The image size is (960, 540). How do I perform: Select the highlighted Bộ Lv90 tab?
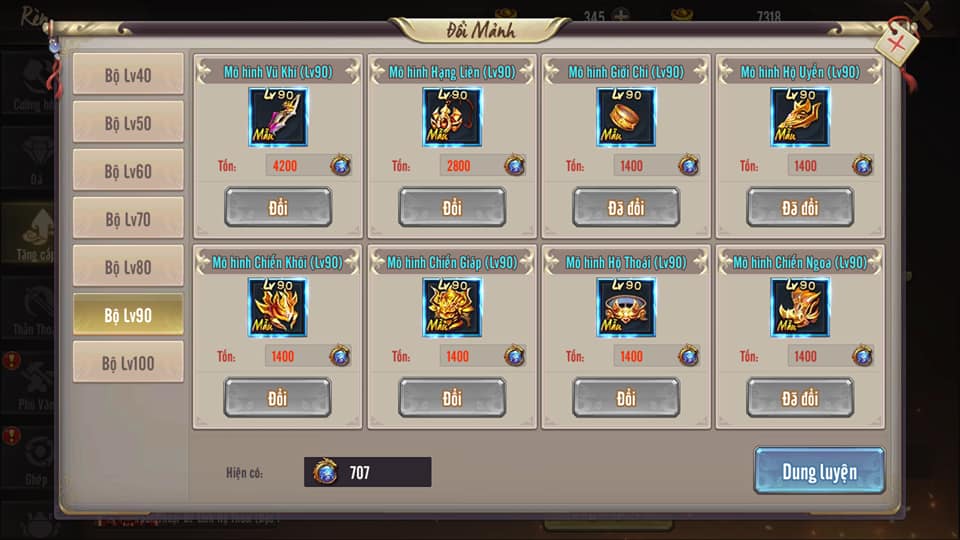(128, 315)
